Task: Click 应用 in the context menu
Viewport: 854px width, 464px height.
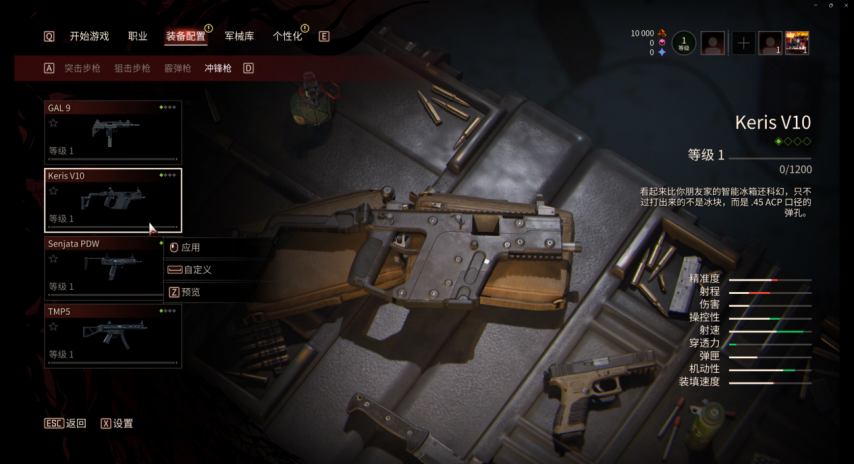Action: click(x=191, y=247)
